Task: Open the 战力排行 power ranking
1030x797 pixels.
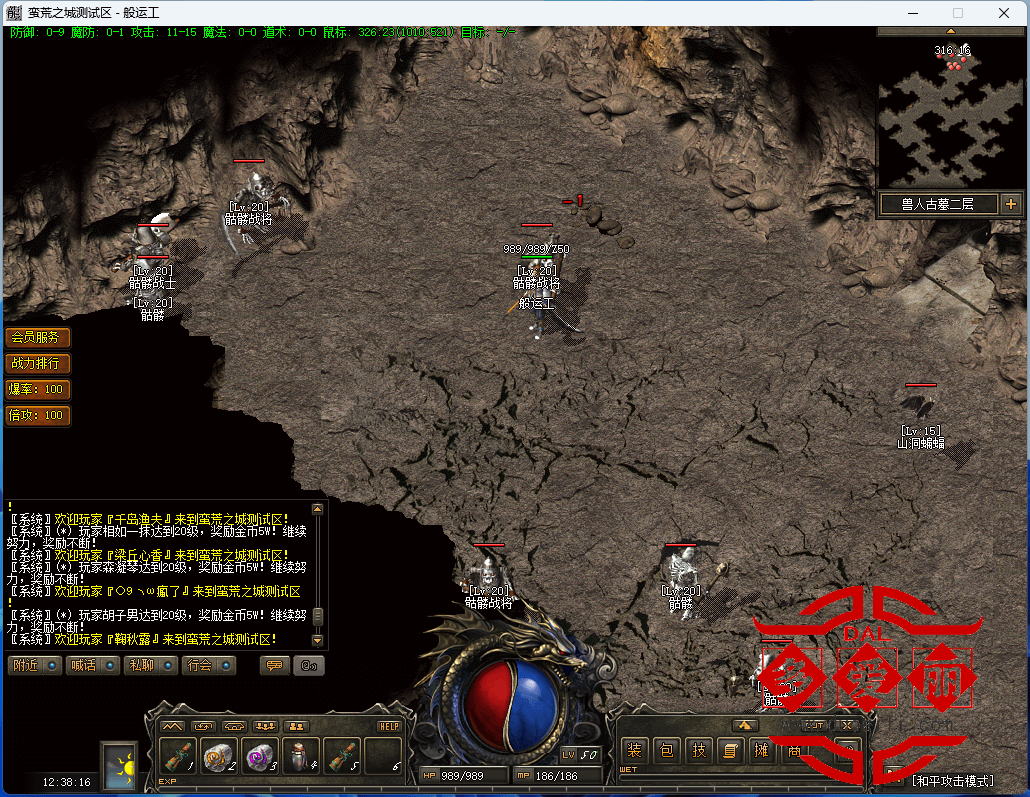Action: [x=38, y=363]
